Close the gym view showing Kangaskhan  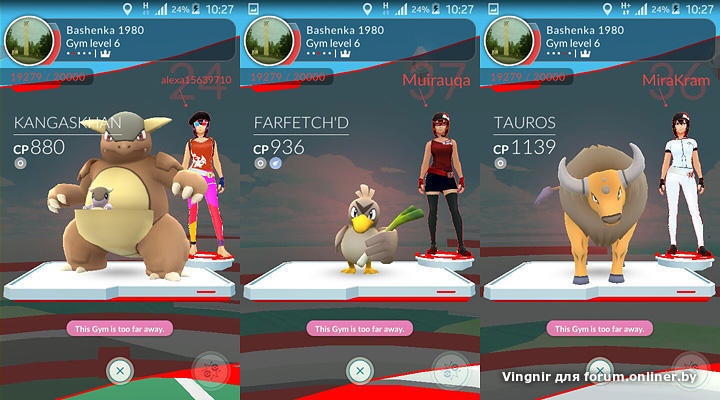(x=119, y=370)
